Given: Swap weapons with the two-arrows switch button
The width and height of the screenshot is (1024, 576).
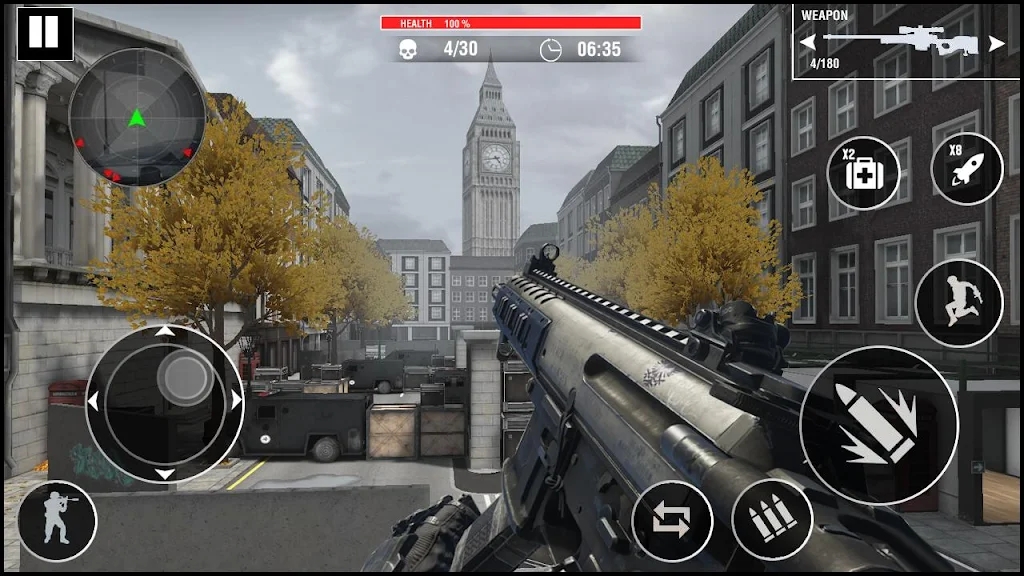Looking at the screenshot, I should click(672, 521).
